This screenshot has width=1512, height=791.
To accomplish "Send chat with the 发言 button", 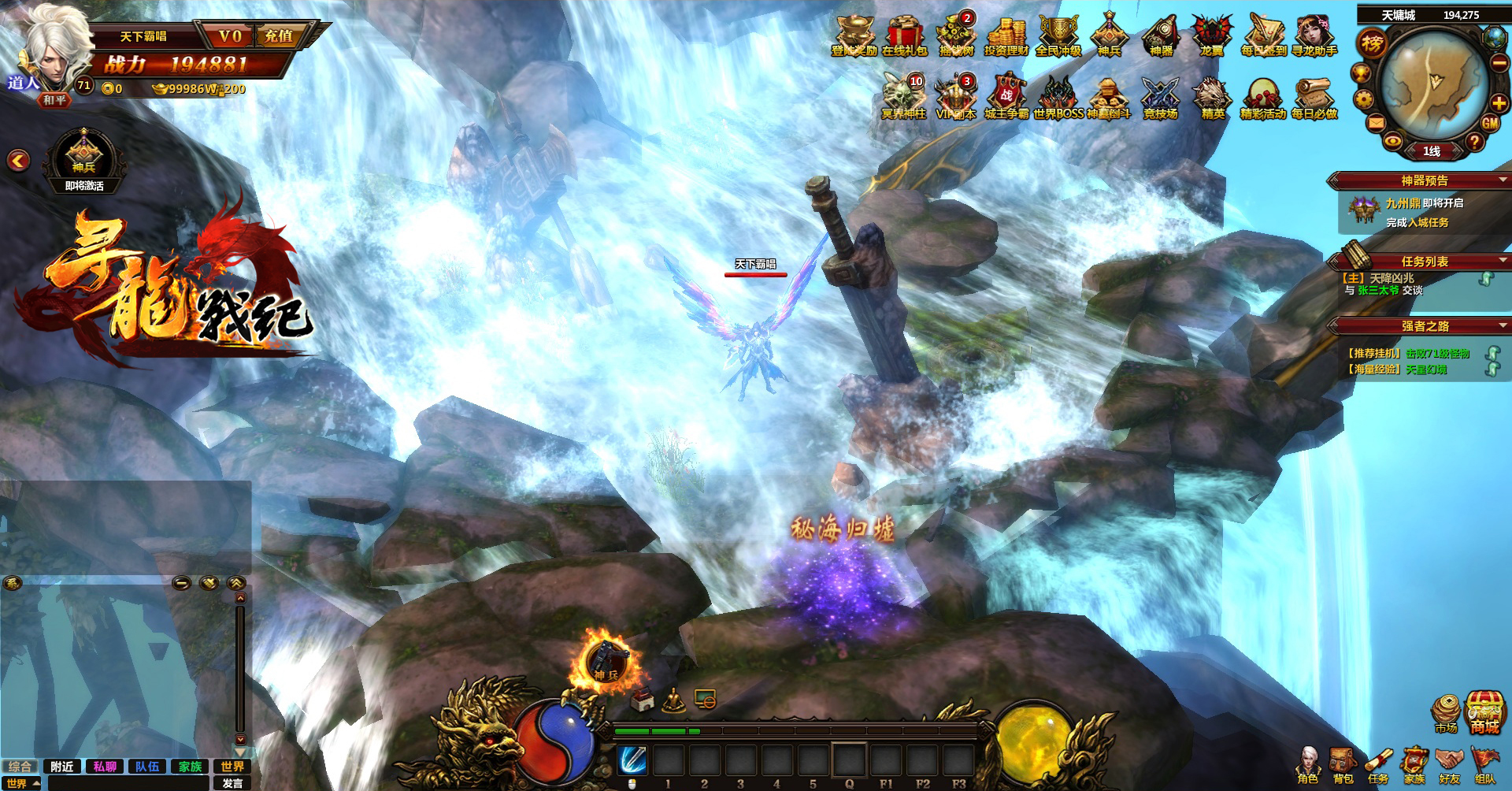I will pyautogui.click(x=232, y=783).
